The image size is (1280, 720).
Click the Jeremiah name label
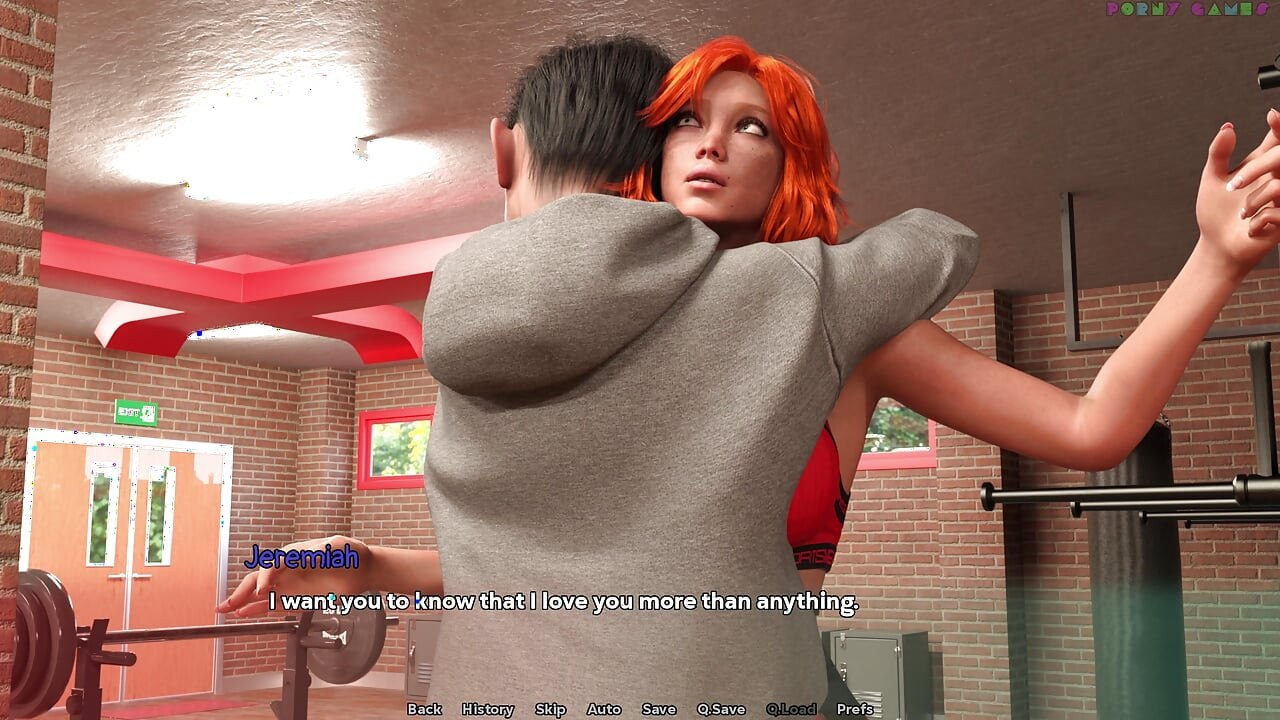pos(301,560)
